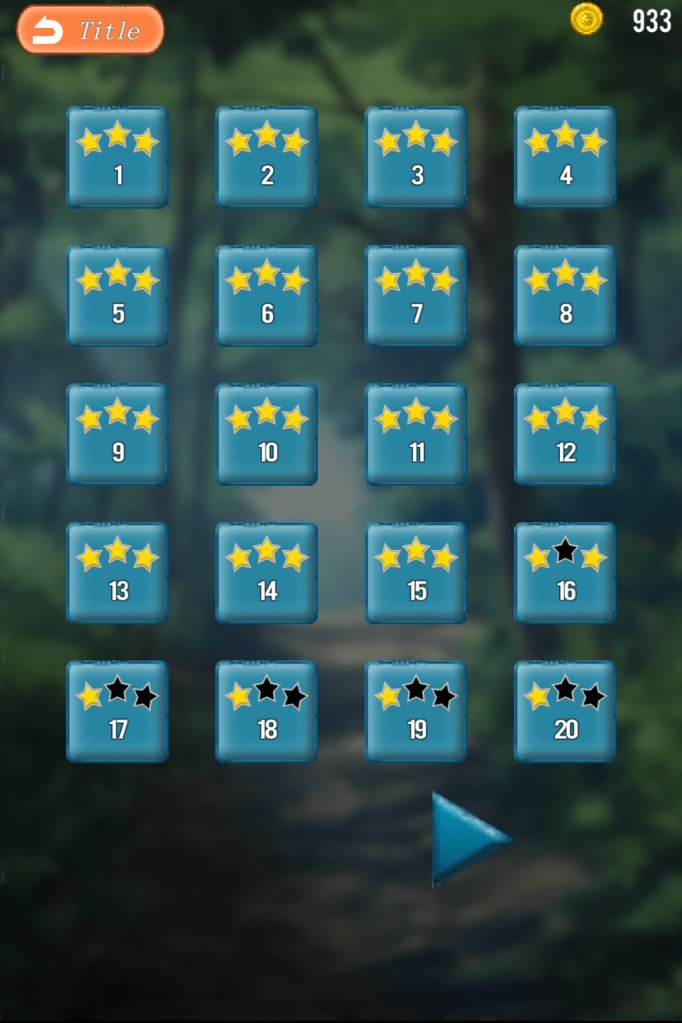This screenshot has height=1023, width=682.
Task: Choose level 15 tile
Action: [416, 573]
